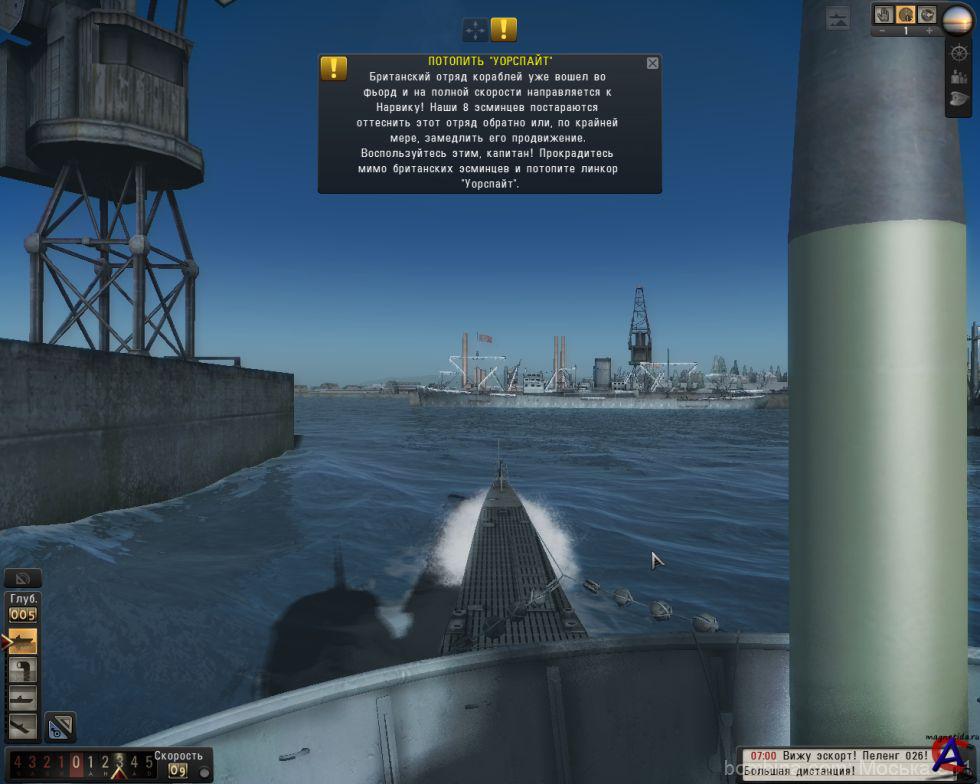The width and height of the screenshot is (980, 784).
Task: Select the highlighted clock time-compression icon
Action: coord(905,15)
